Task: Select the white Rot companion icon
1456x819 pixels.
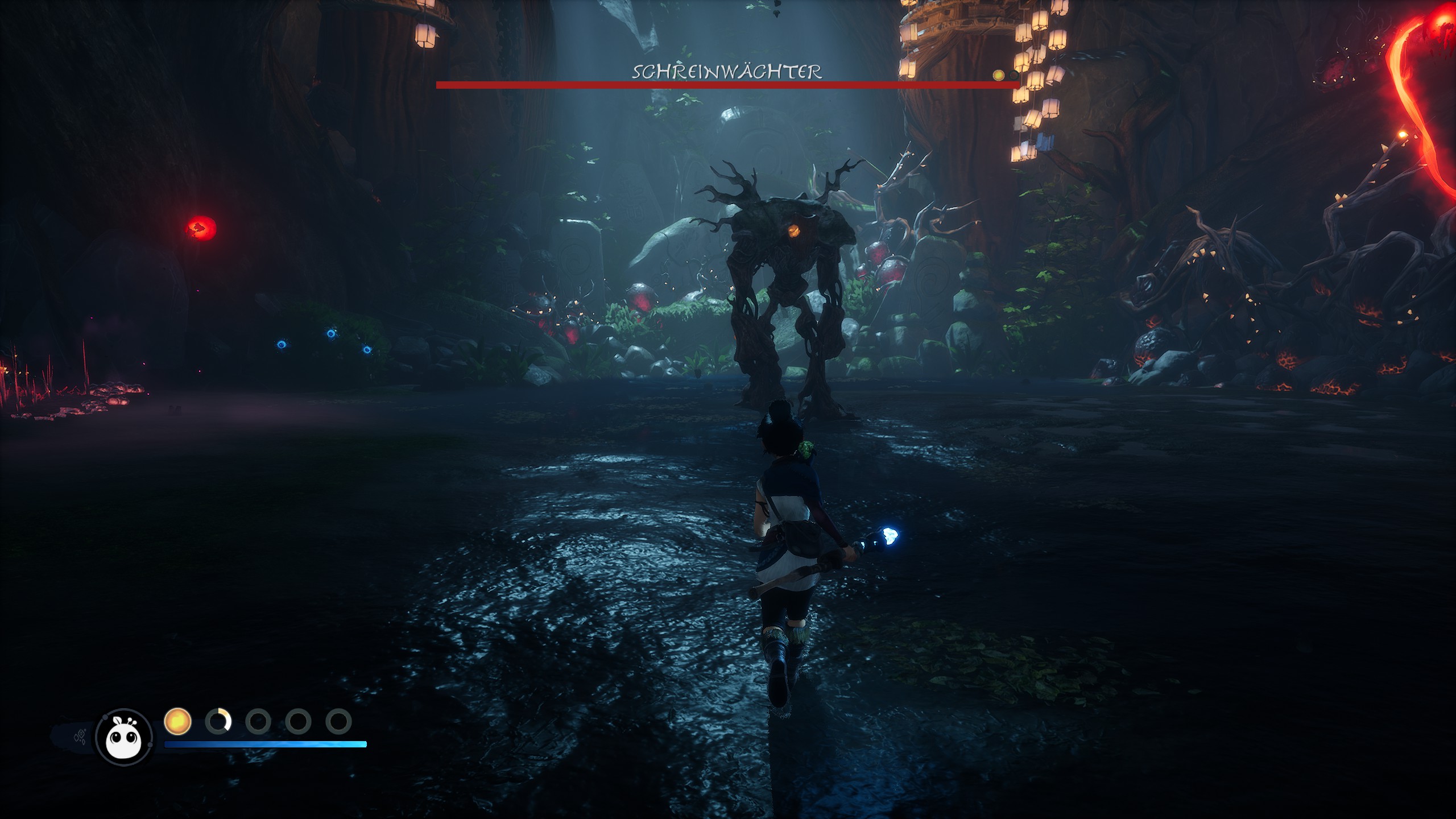Action: coord(124,737)
